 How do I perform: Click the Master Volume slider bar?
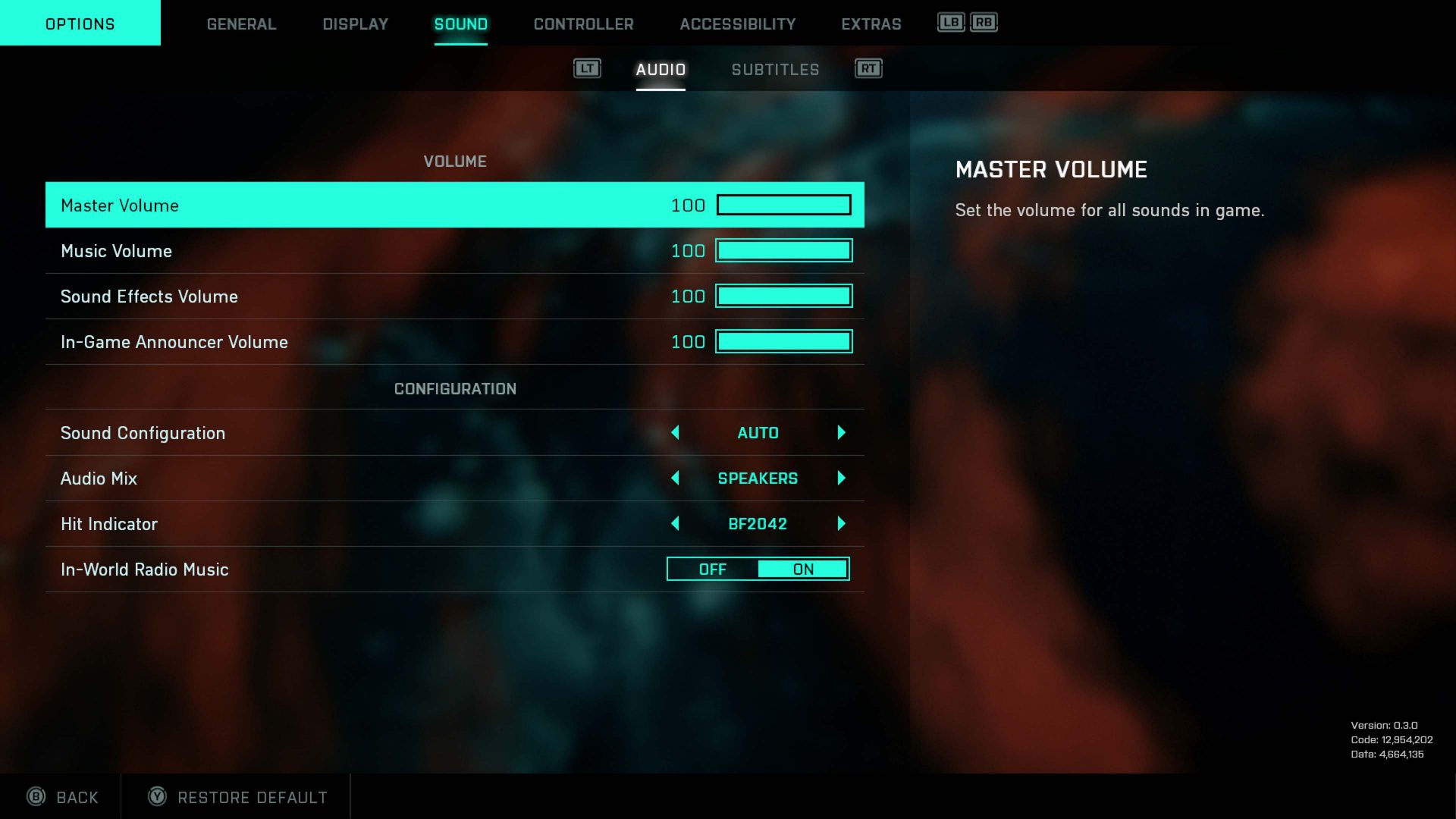pos(783,205)
